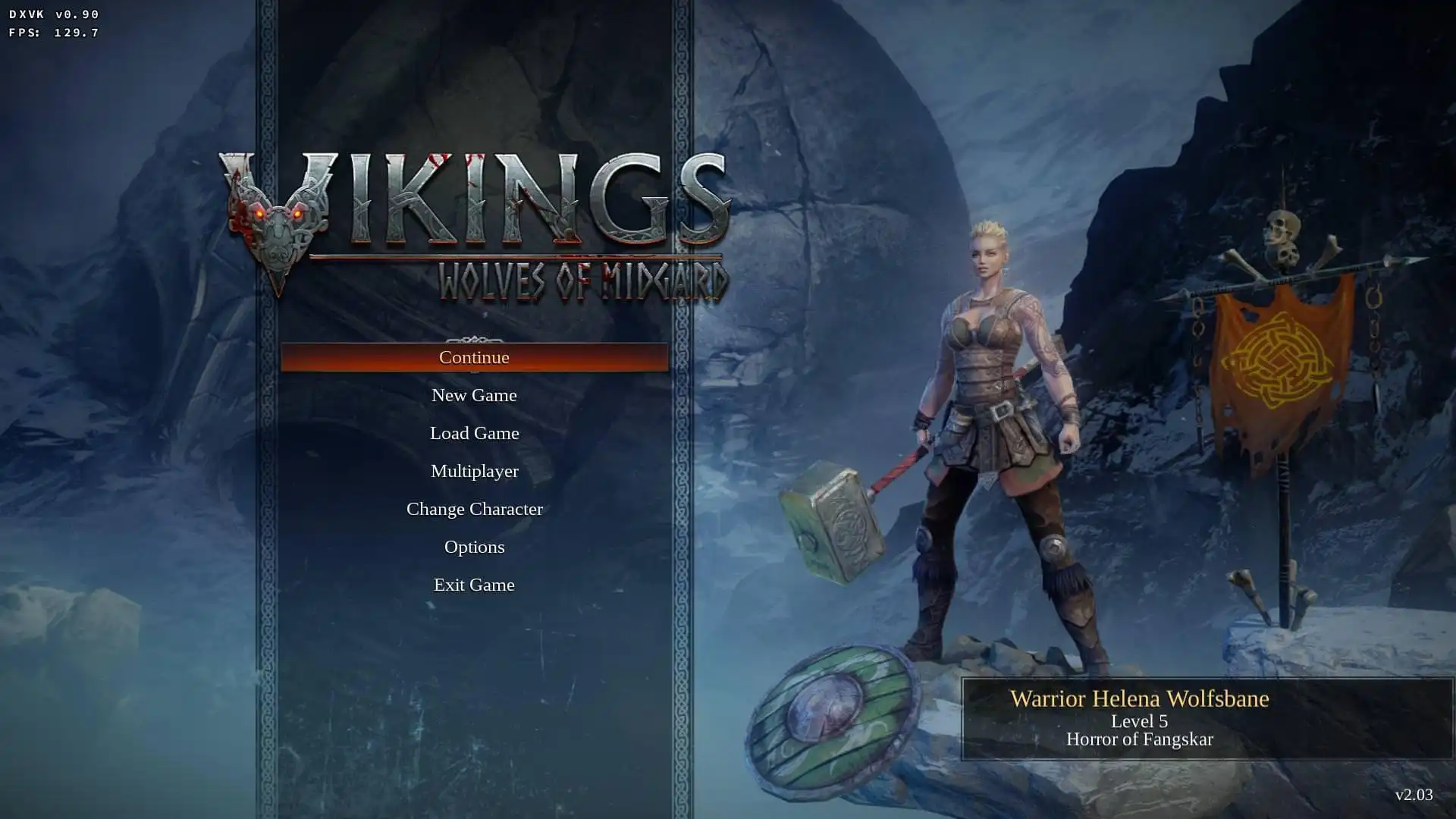This screenshot has height=819, width=1456.
Task: Open the Load Game screen
Action: tap(474, 433)
